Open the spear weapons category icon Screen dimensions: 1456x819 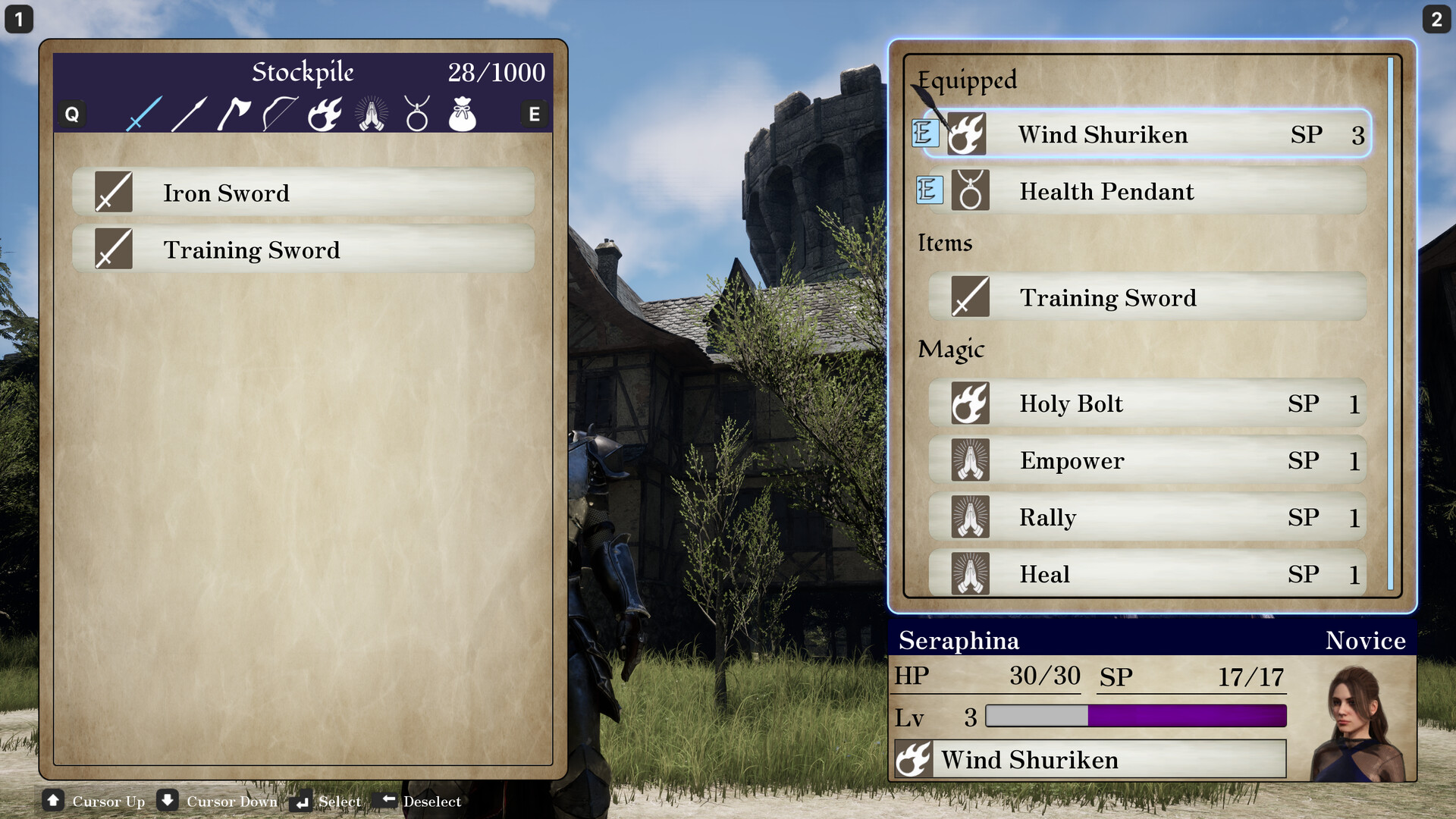pyautogui.click(x=187, y=115)
